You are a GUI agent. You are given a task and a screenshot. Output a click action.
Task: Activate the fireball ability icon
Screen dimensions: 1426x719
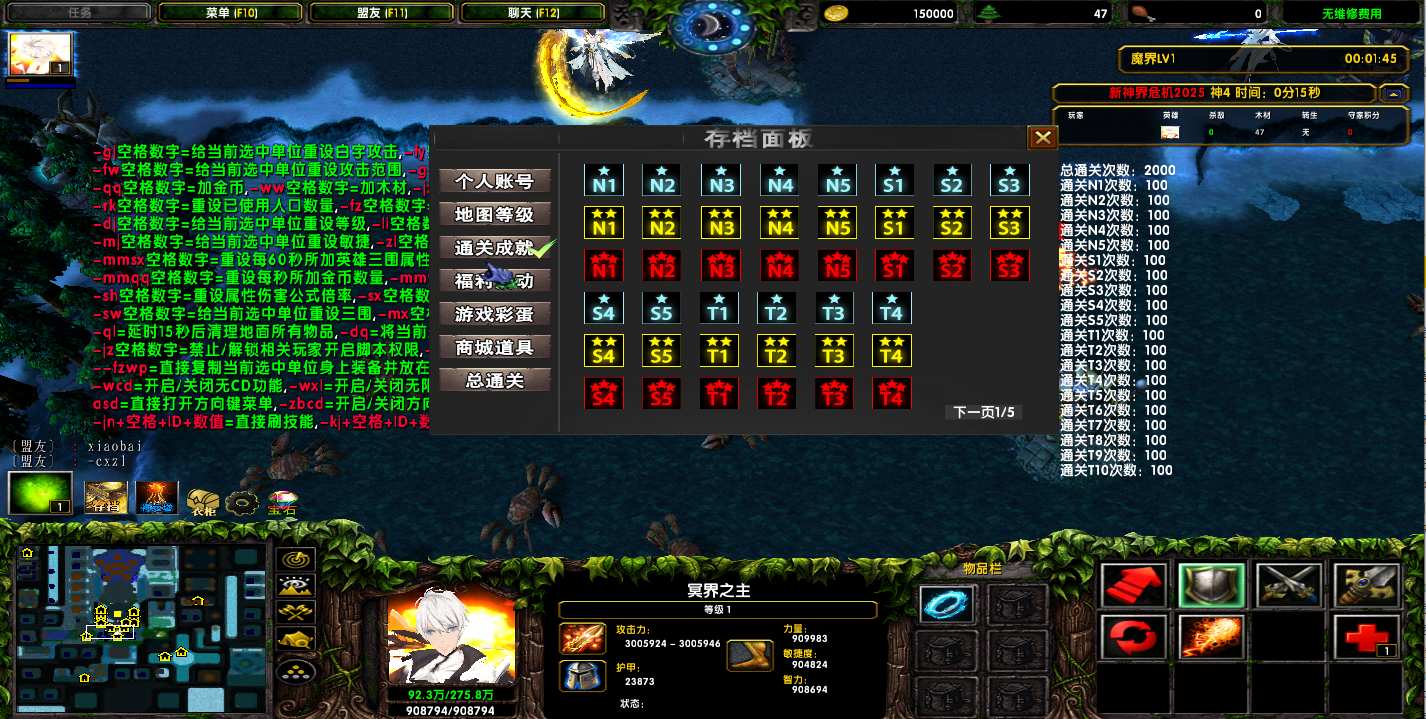[1211, 635]
